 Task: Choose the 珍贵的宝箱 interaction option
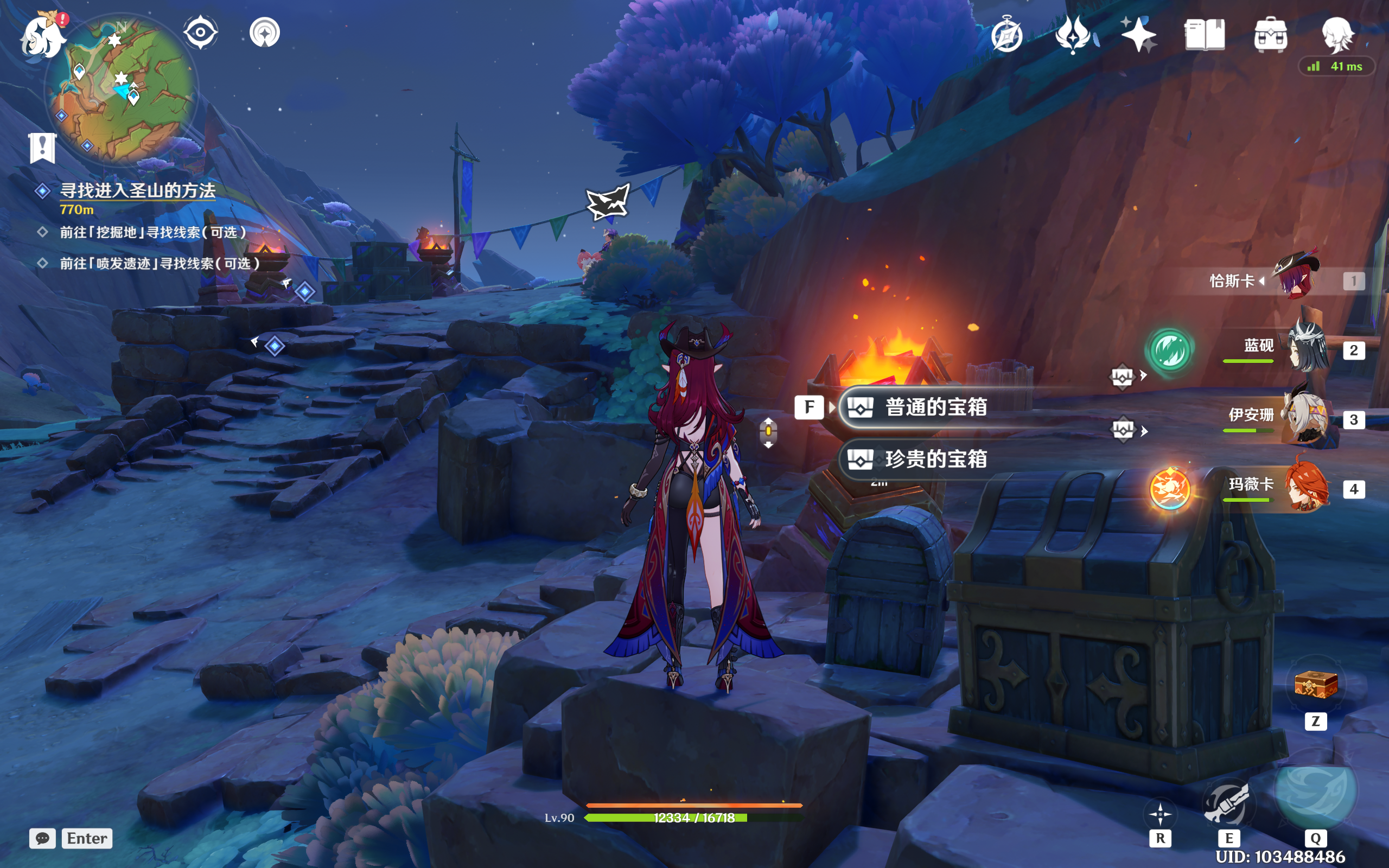(x=935, y=459)
